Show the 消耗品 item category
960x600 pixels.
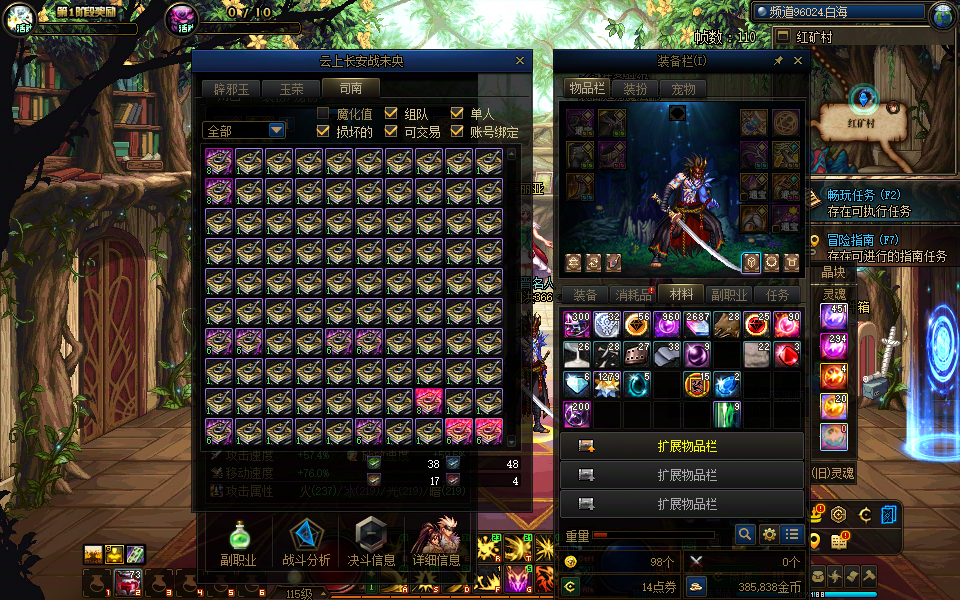pos(633,295)
